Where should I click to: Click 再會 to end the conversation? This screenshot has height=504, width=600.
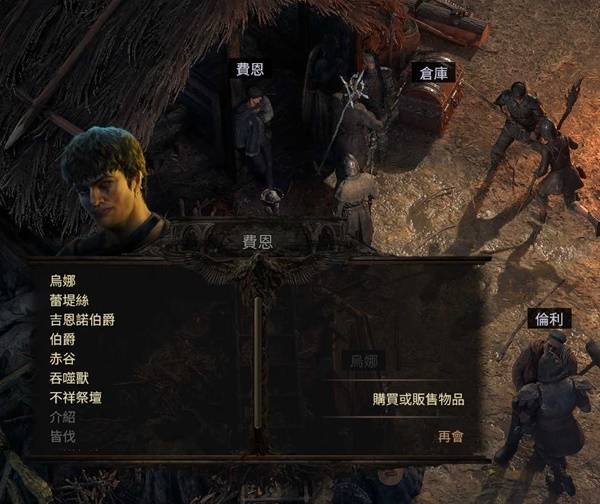click(x=450, y=437)
